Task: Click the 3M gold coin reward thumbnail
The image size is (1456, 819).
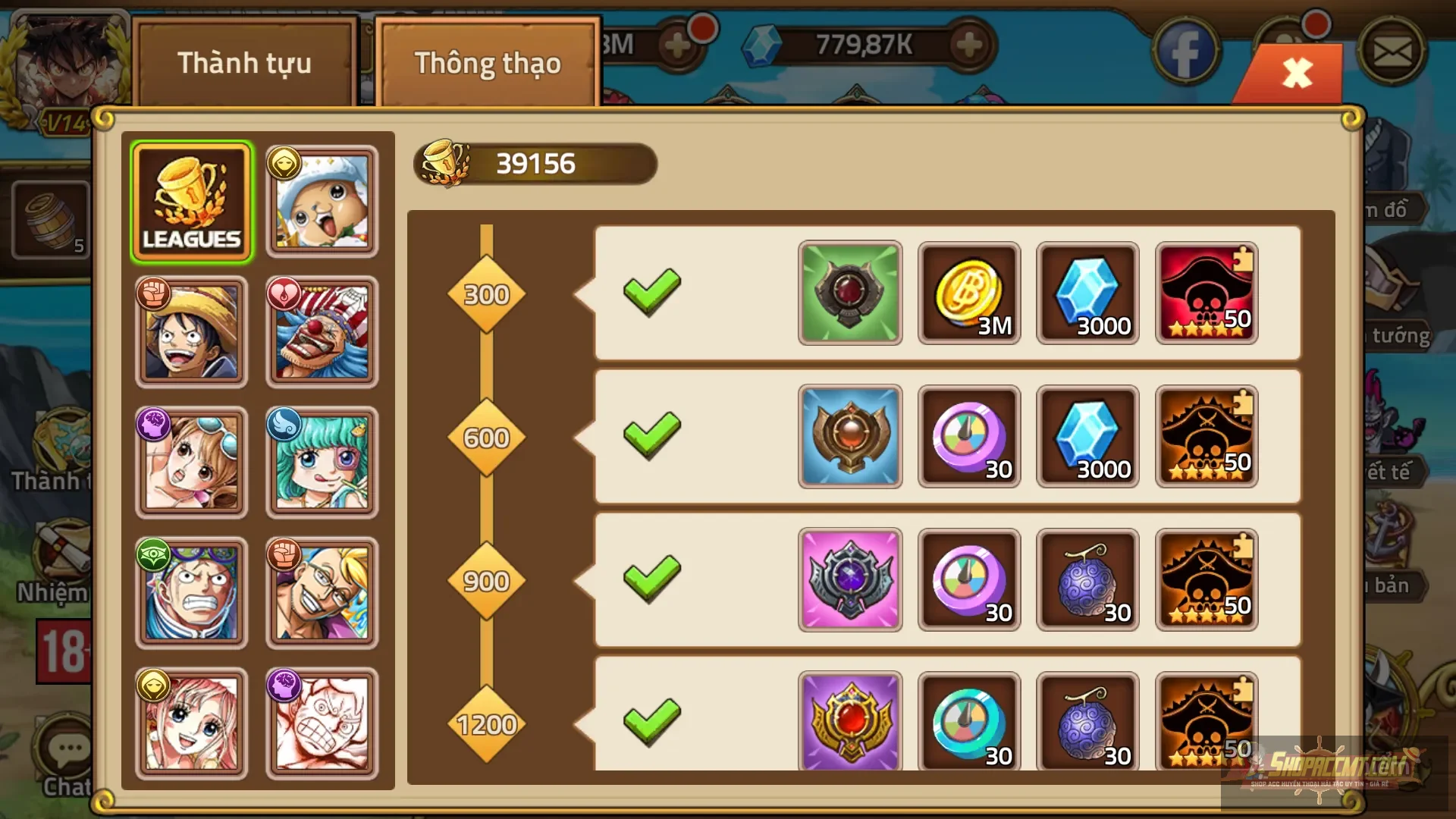Action: pos(968,293)
